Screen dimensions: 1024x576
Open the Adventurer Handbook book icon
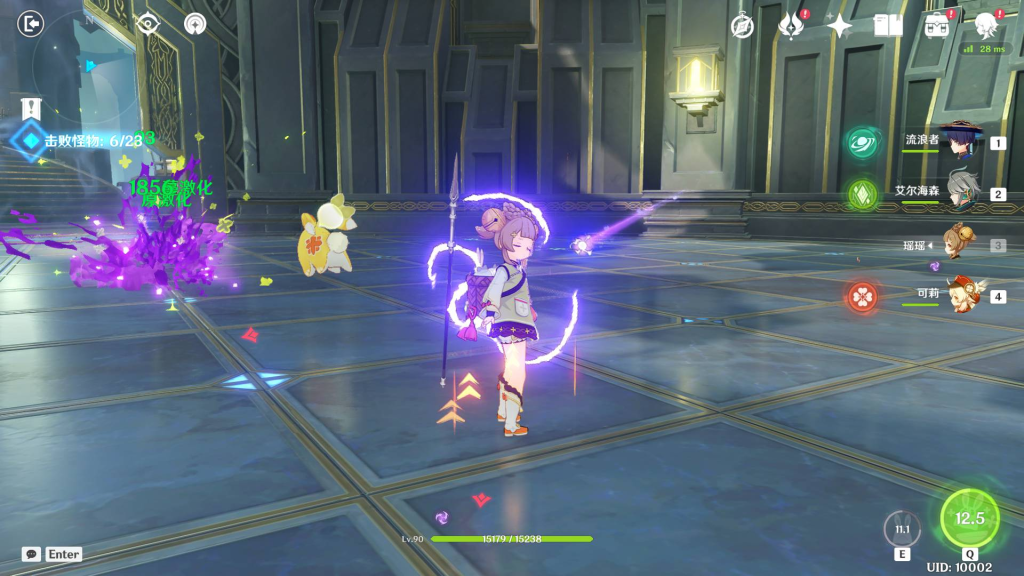(888, 26)
